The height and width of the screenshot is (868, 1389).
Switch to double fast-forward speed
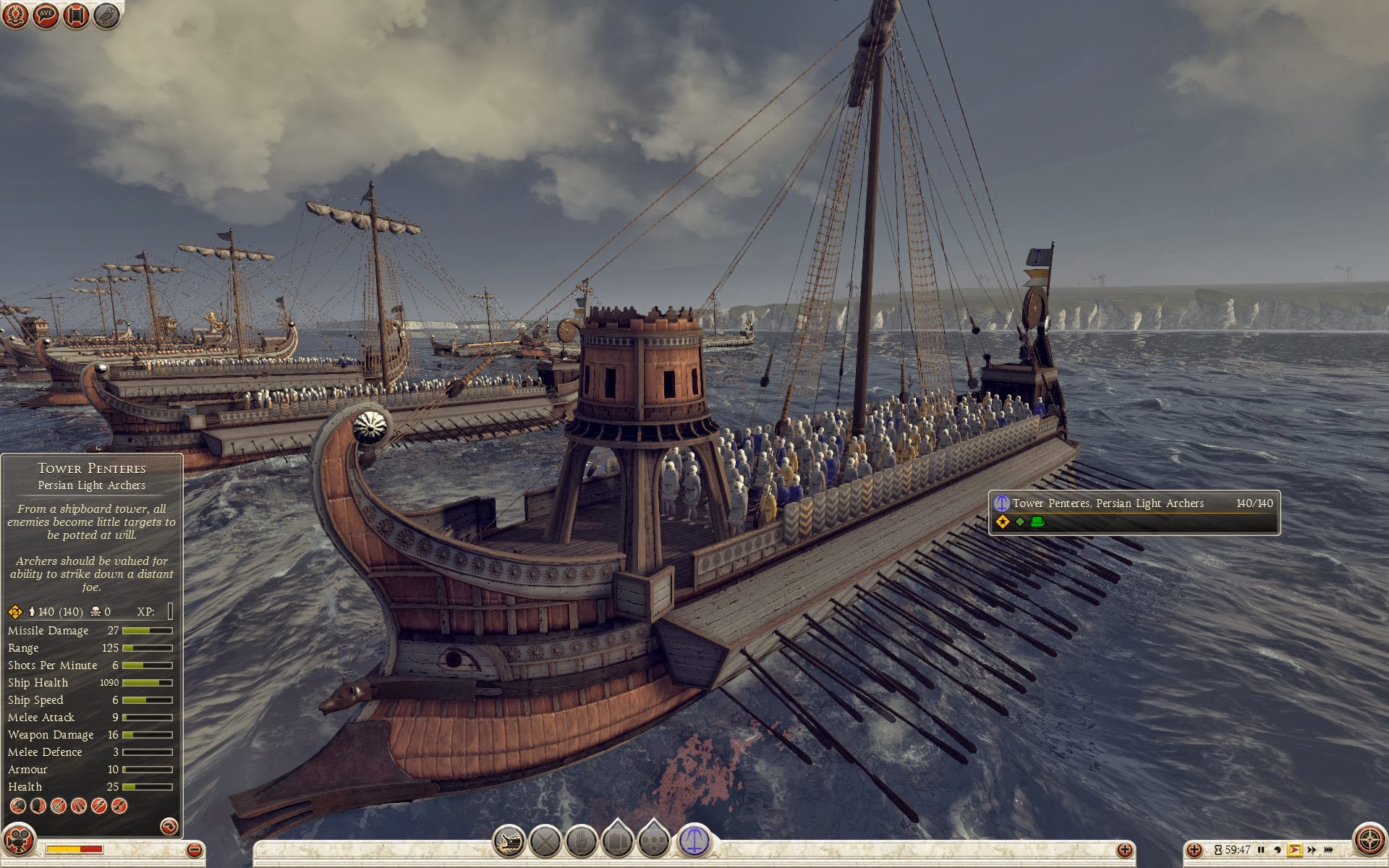1311,850
